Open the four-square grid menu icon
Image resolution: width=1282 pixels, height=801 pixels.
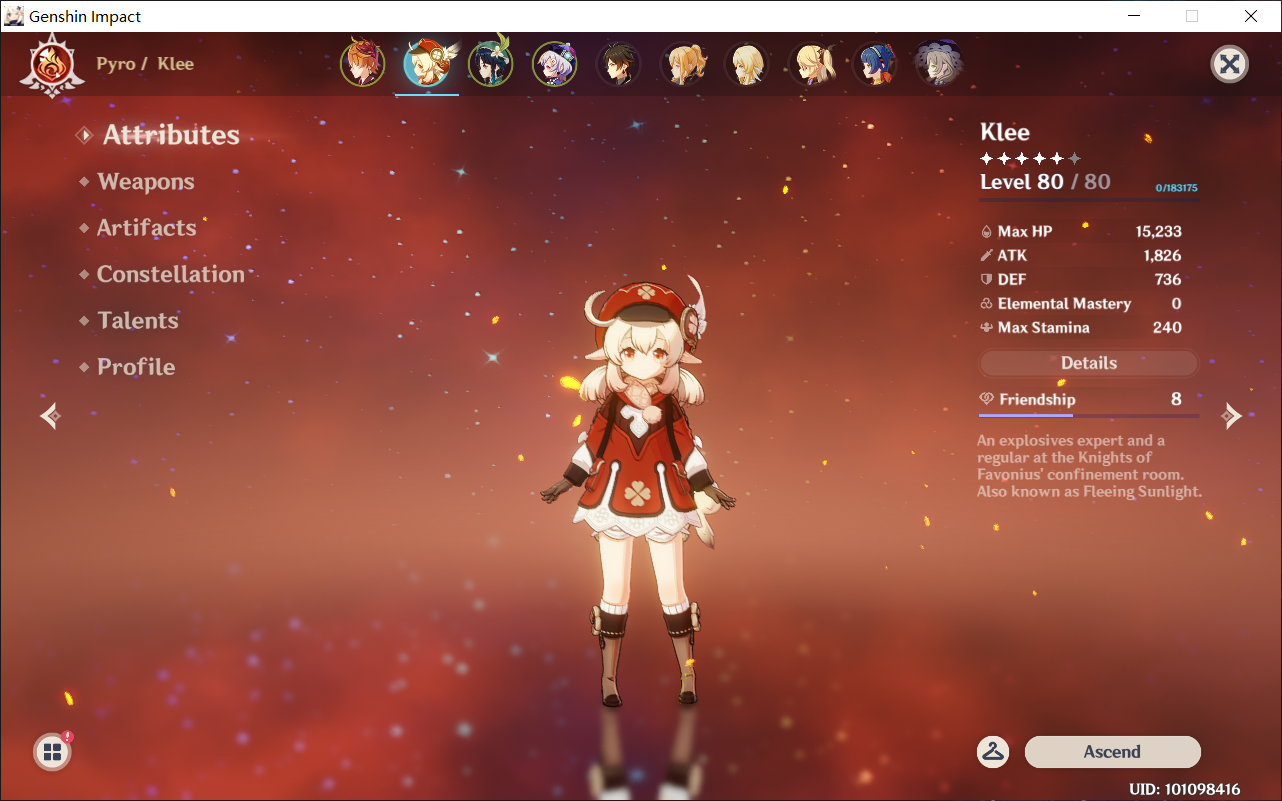pos(53,752)
